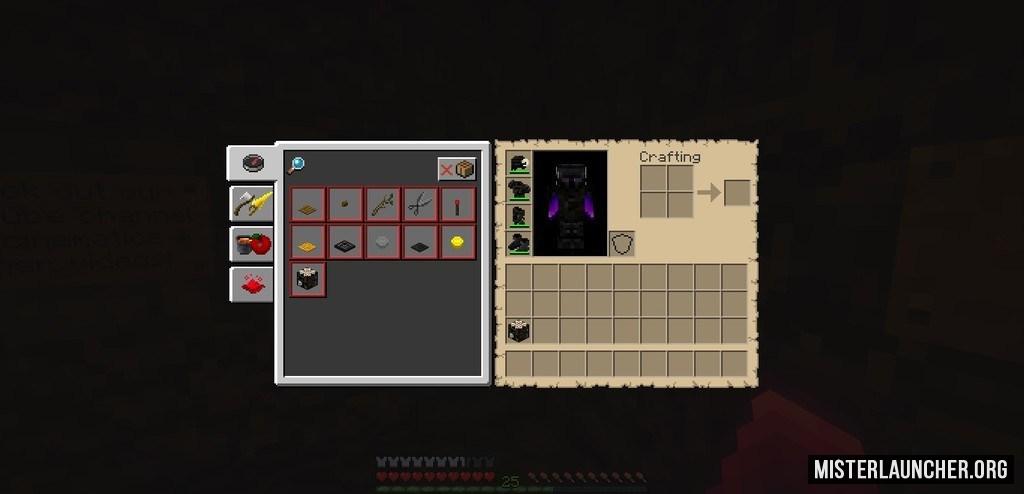Select the redstone torch recipe
Viewport: 1024px width, 494px height.
(x=458, y=205)
